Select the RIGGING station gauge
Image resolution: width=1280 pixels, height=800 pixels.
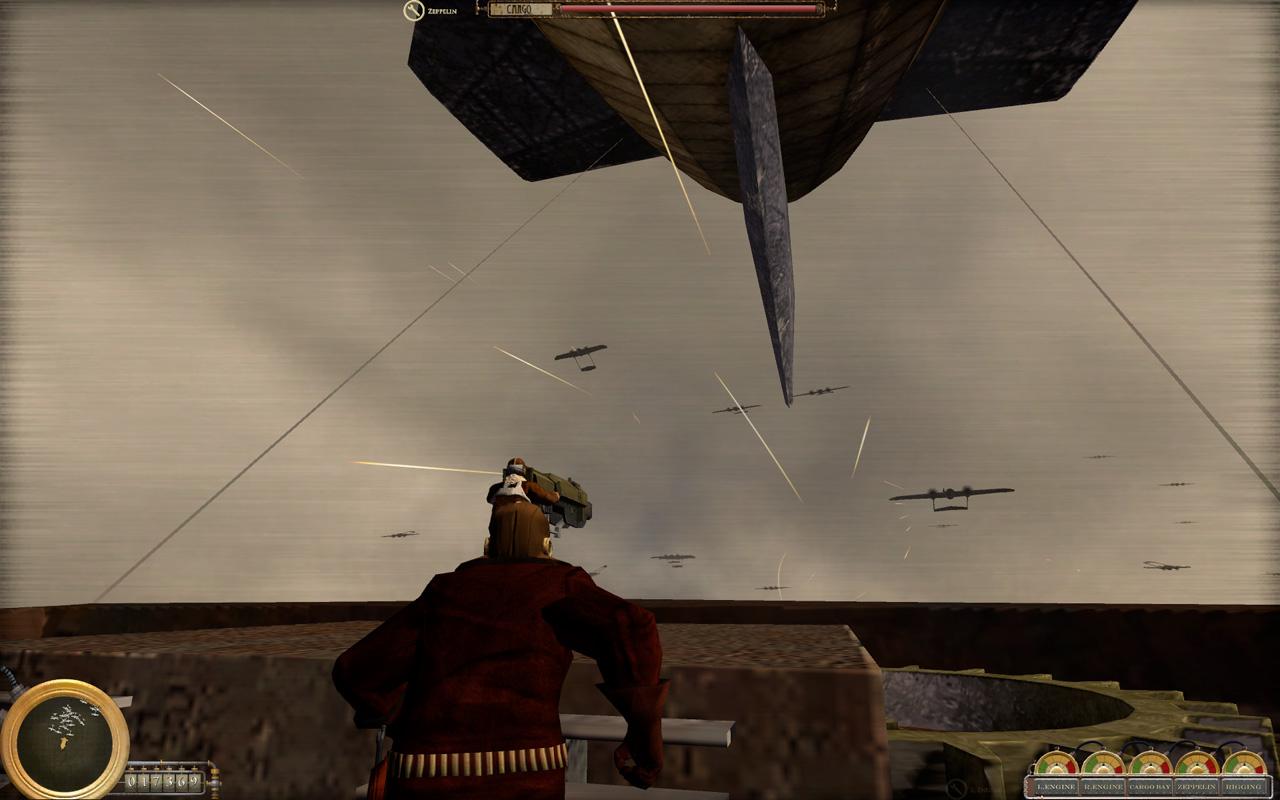(1244, 786)
